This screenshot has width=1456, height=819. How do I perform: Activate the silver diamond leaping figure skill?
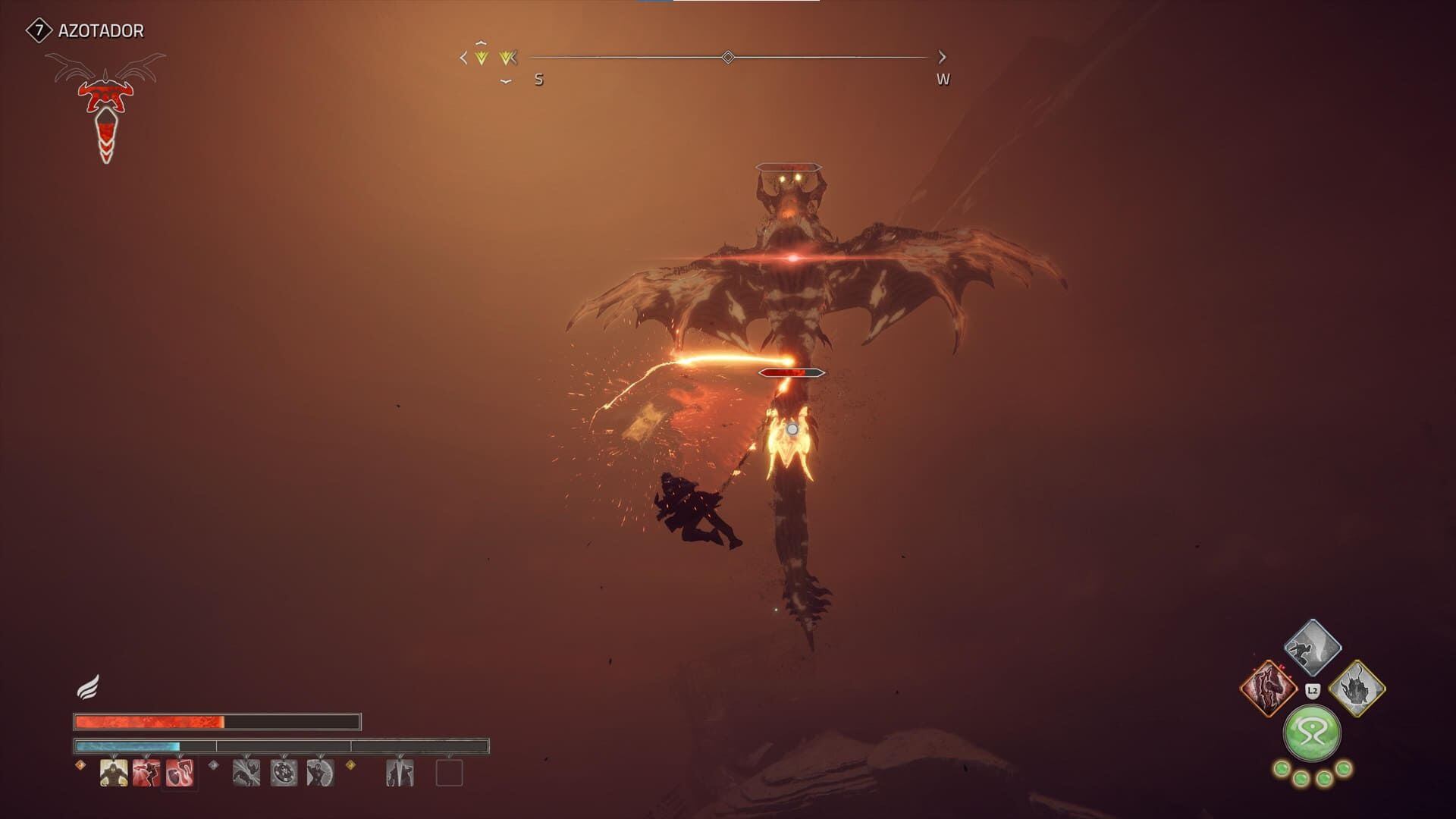point(1313,648)
